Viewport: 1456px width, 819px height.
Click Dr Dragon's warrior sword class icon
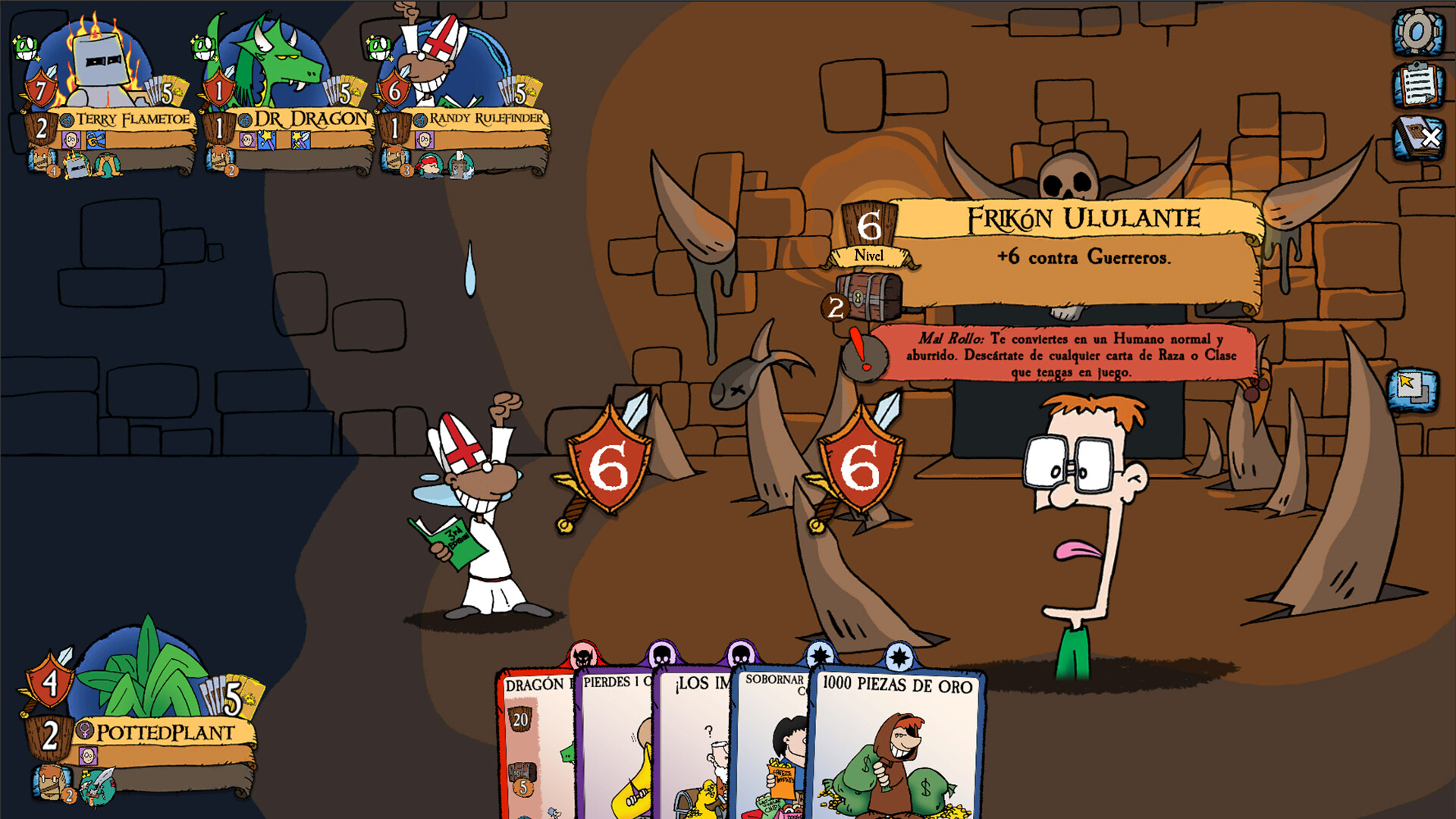(x=299, y=140)
